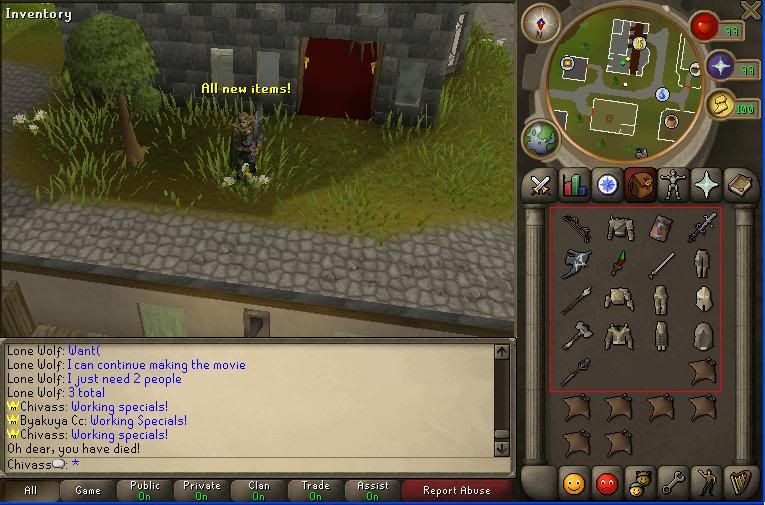Viewport: 765px width, 505px height.
Task: Open the combat styles tab
Action: [541, 185]
